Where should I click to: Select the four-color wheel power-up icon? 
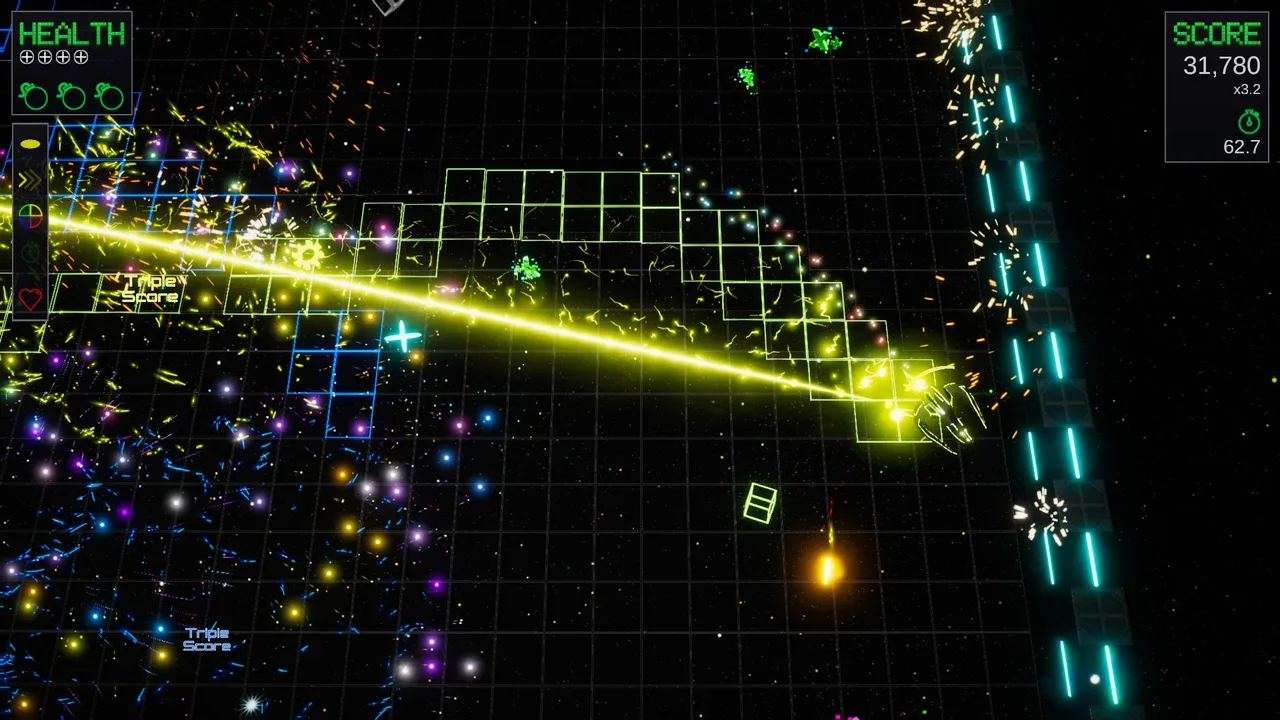(x=30, y=217)
